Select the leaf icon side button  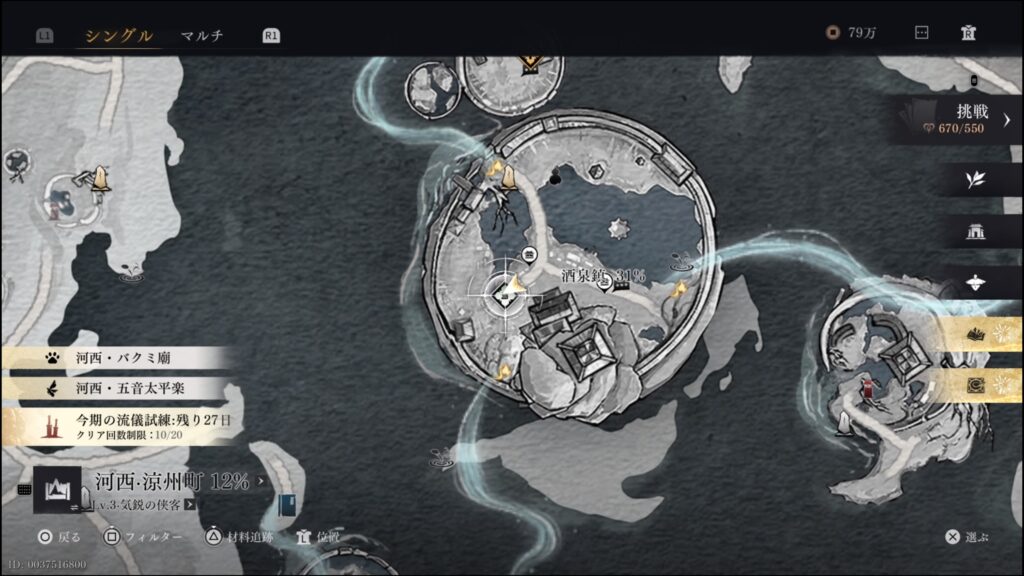(975, 180)
